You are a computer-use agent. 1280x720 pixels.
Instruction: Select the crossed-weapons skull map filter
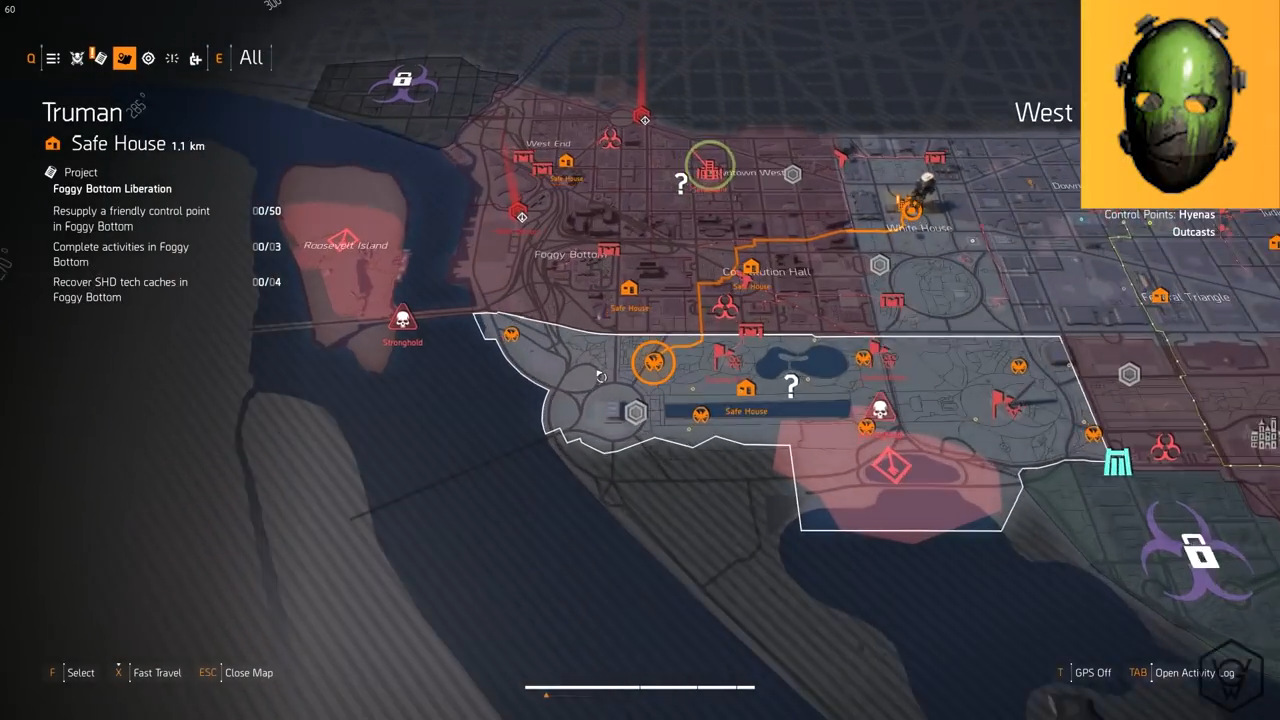click(x=77, y=58)
